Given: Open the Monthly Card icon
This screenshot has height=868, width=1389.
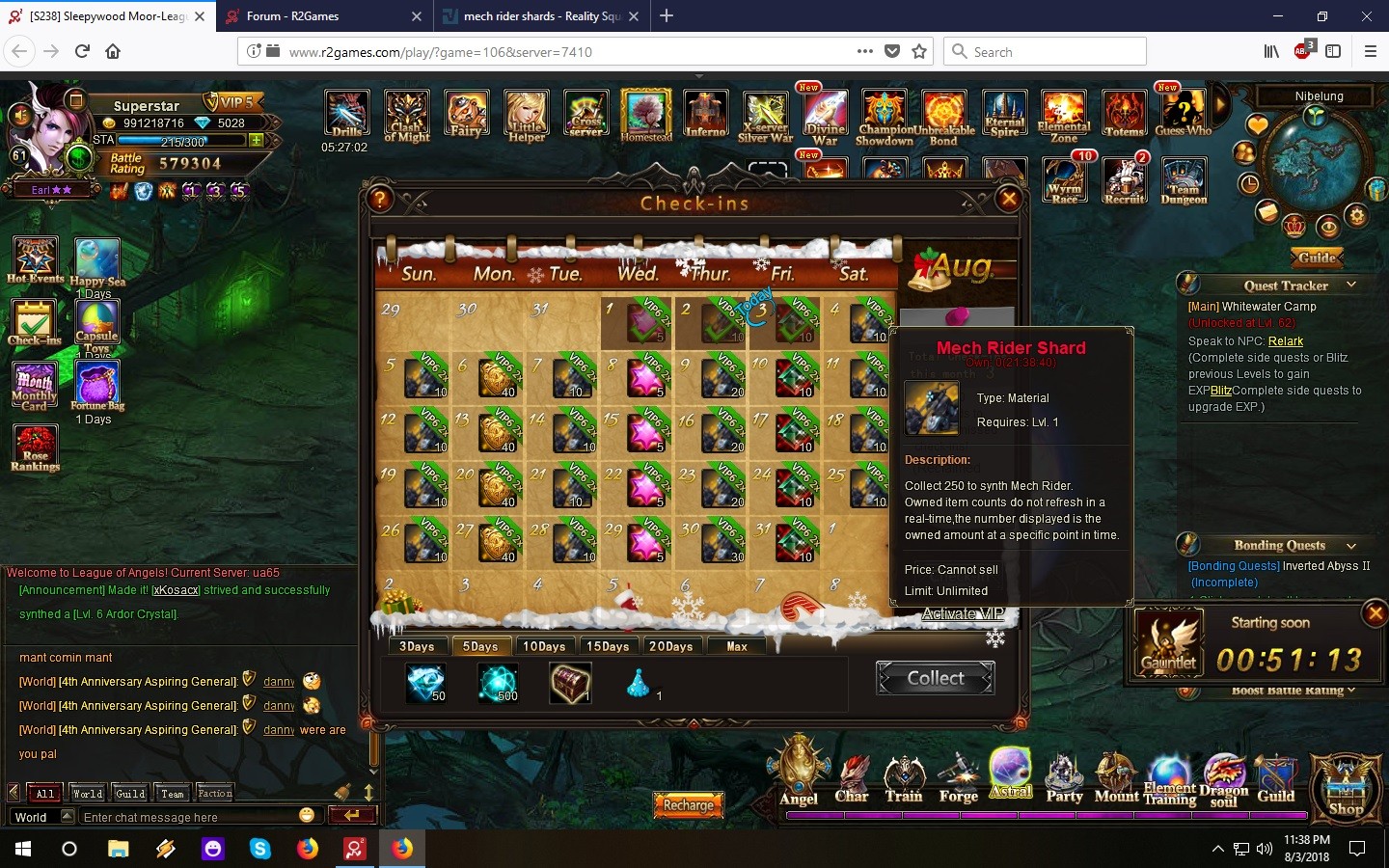Looking at the screenshot, I should 35,386.
